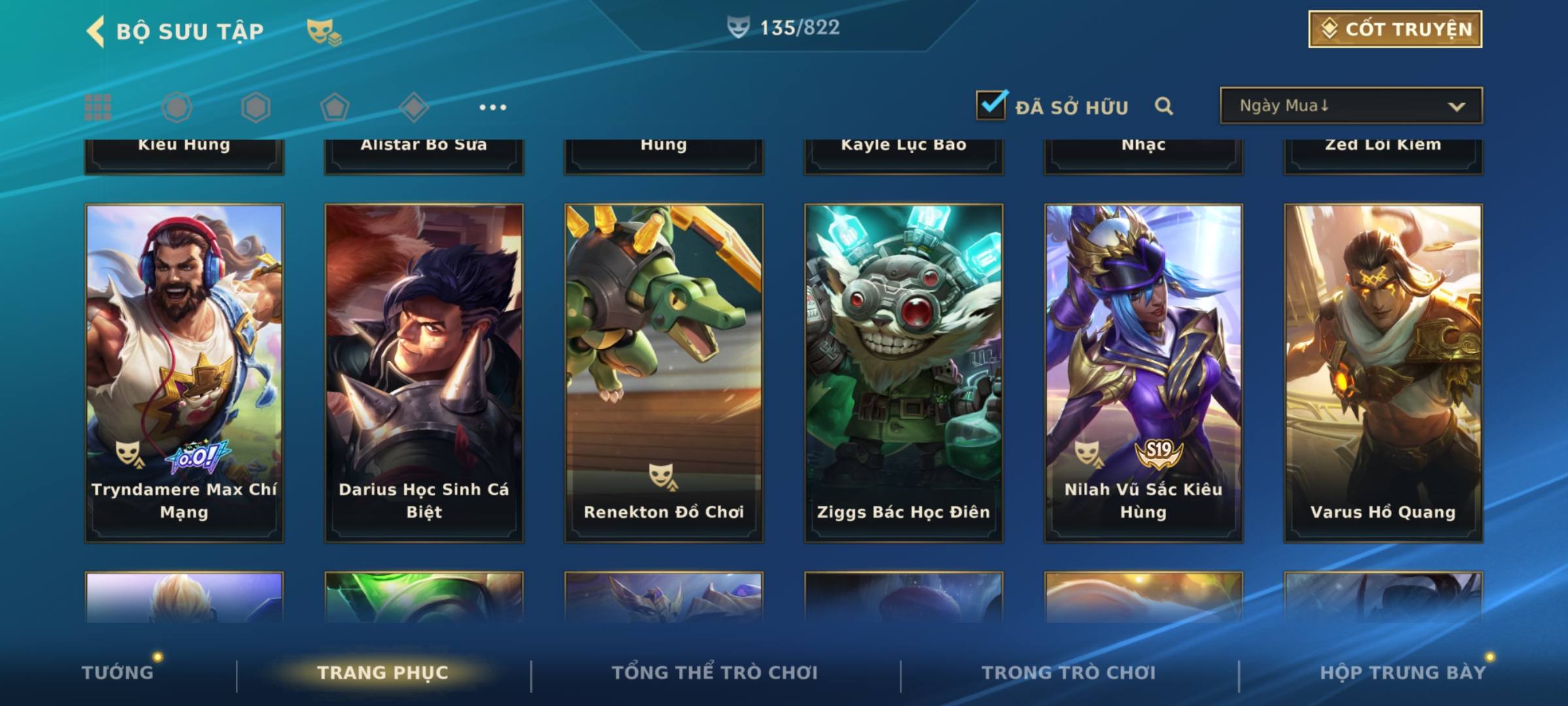
Task: Open the skin search magnifier
Action: 1164,106
